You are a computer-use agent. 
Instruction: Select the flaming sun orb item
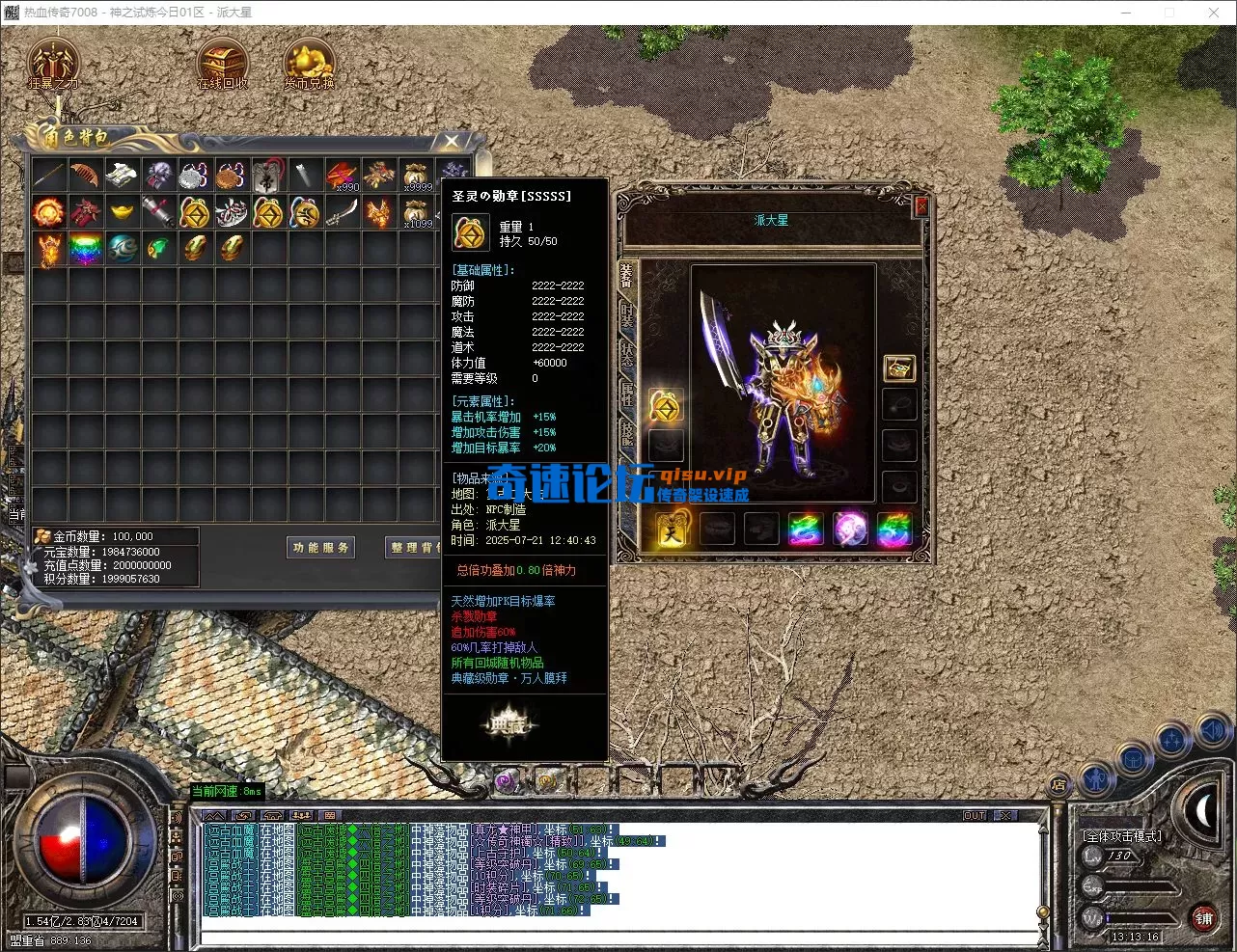pyautogui.click(x=48, y=211)
